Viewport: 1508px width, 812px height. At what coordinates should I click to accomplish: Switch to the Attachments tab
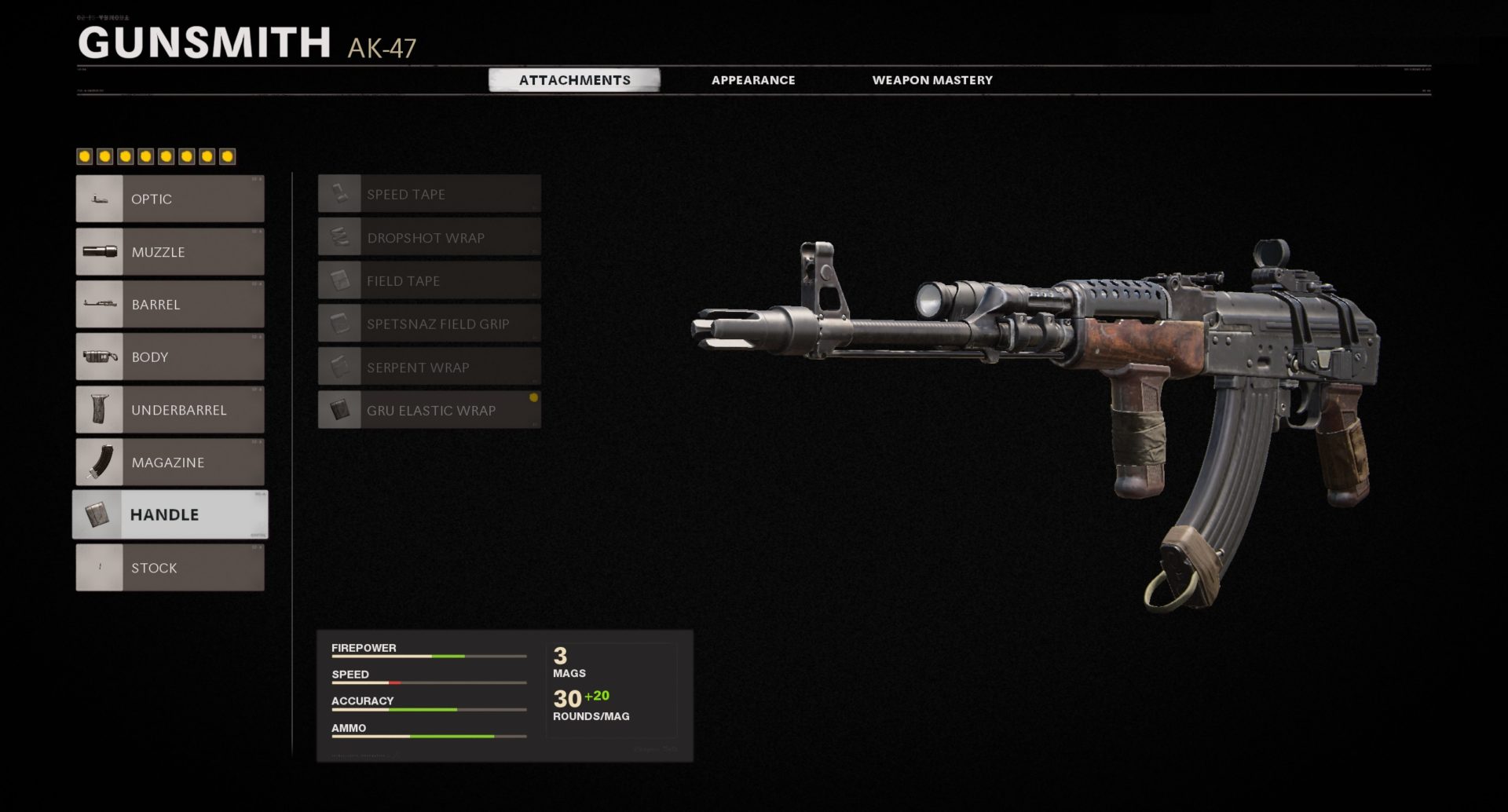point(574,80)
